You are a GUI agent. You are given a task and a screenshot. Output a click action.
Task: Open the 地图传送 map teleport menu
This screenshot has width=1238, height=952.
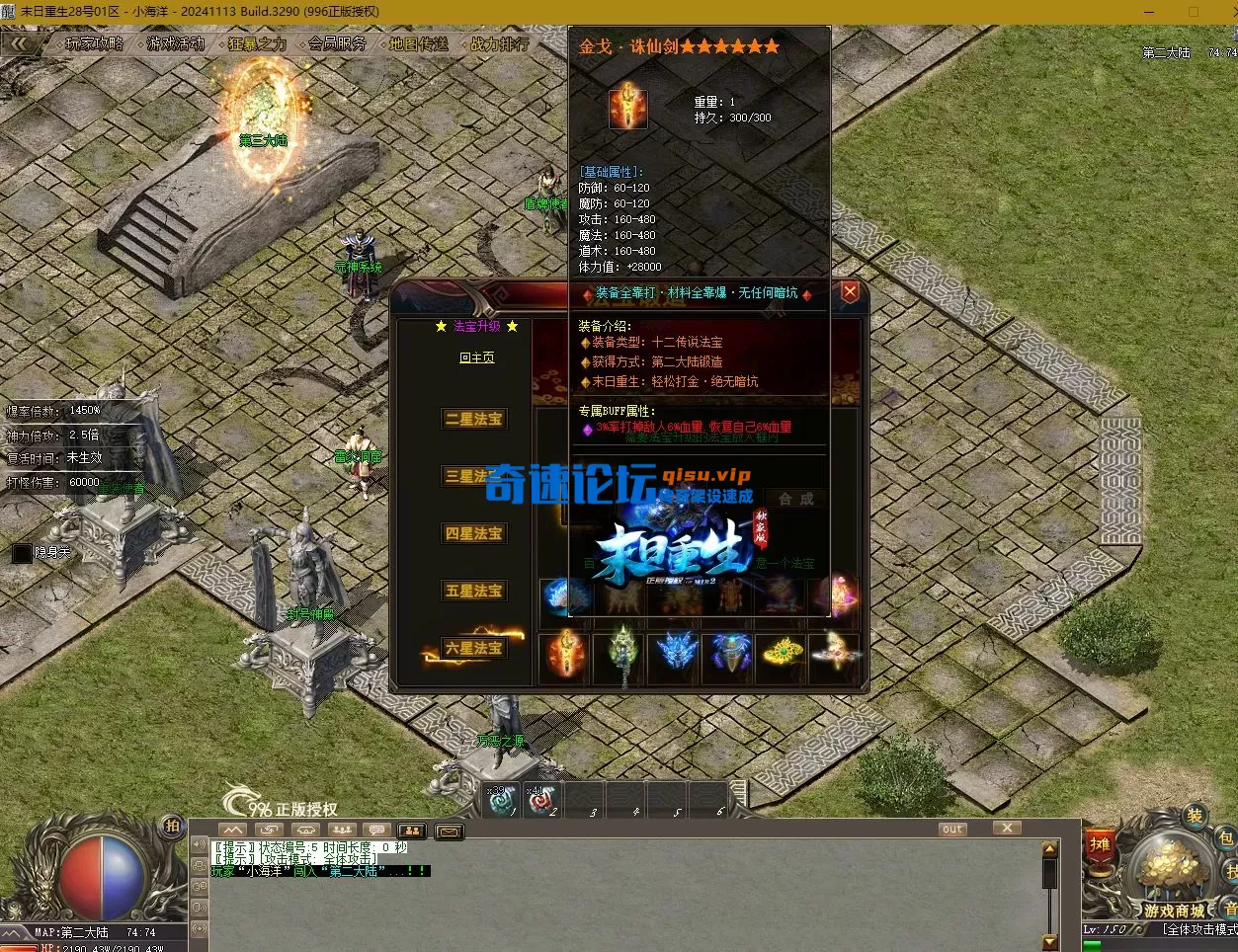pos(418,43)
